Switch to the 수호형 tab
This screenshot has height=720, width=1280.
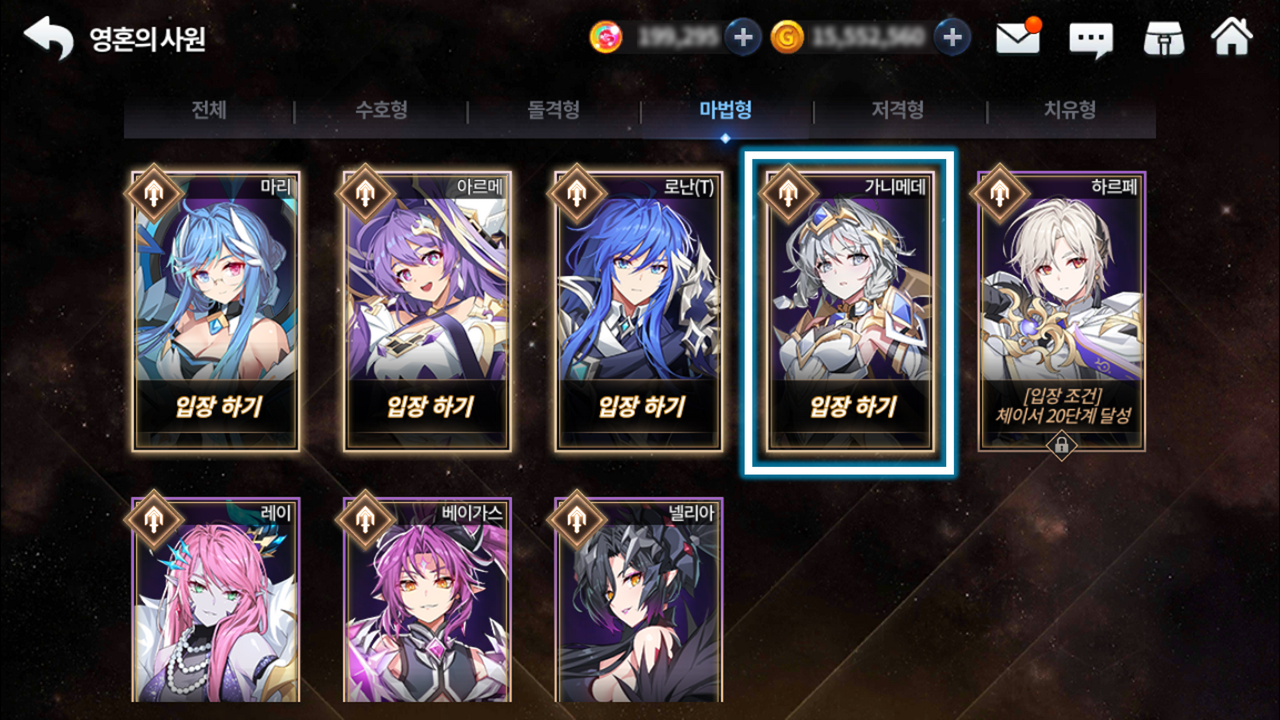[x=381, y=111]
